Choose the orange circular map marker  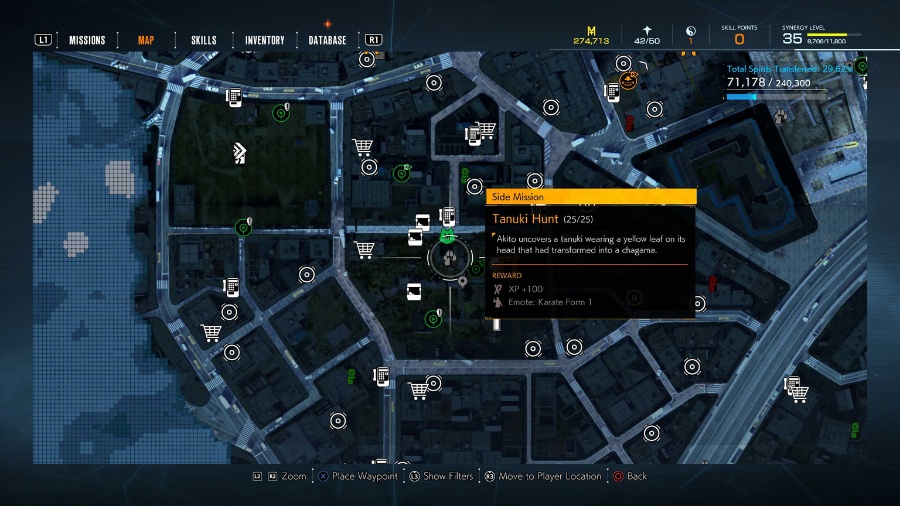[628, 81]
